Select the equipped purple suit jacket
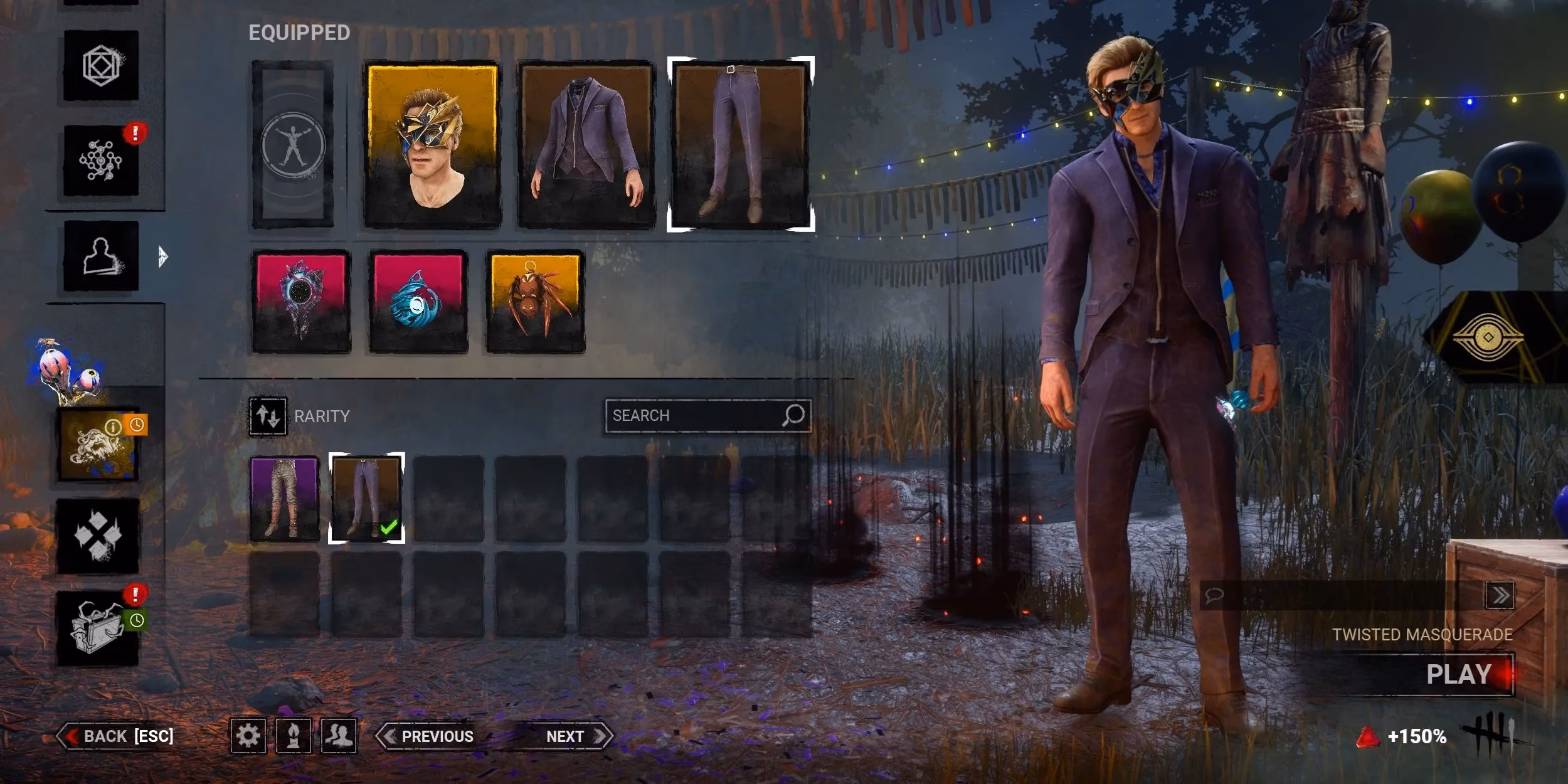Screen dimensions: 1568x784 pos(586,144)
